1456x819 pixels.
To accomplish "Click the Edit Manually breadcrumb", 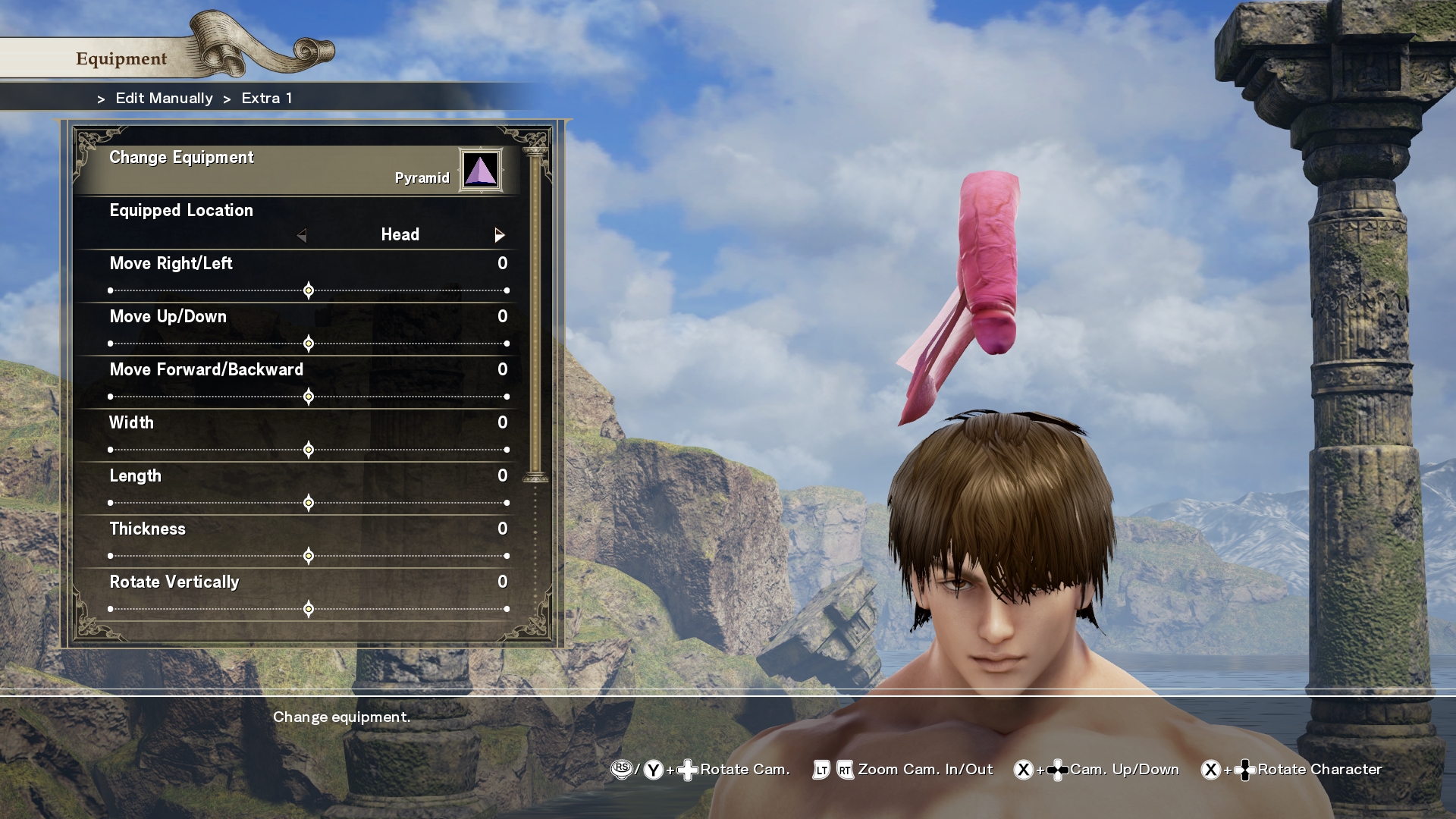I will tap(163, 98).
